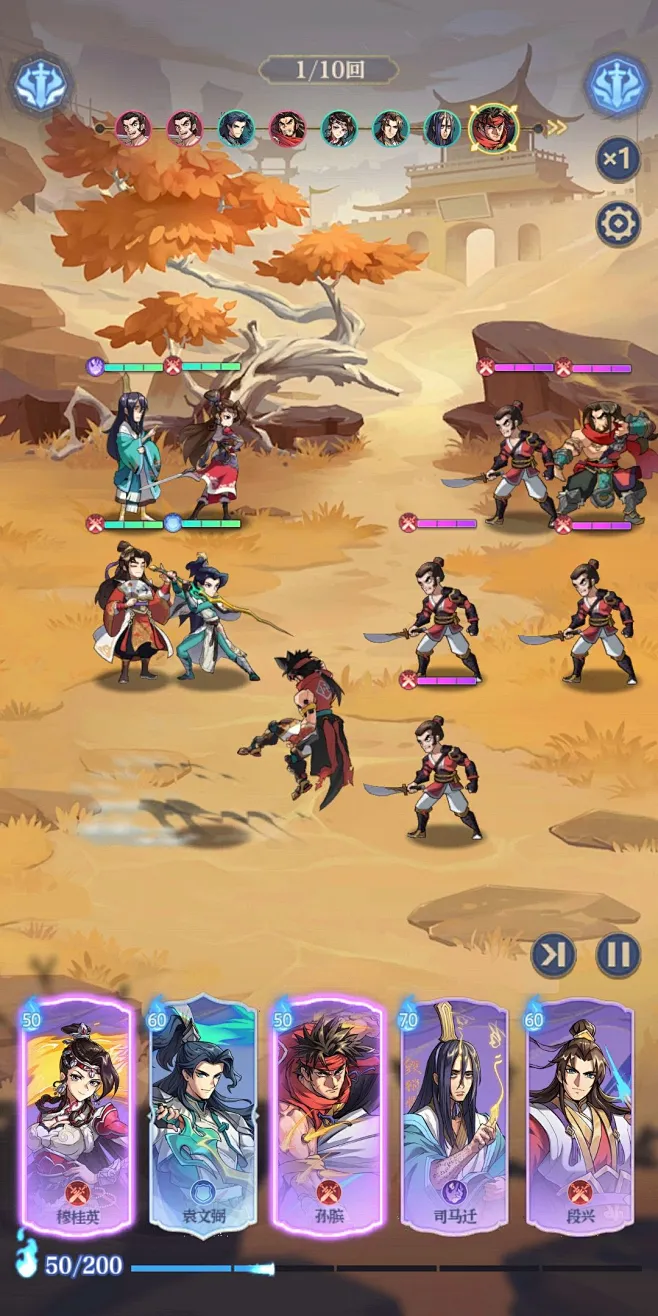Screen dimensions: 658x1316
Task: Skip the battle with the fast-forward button
Action: 553,955
